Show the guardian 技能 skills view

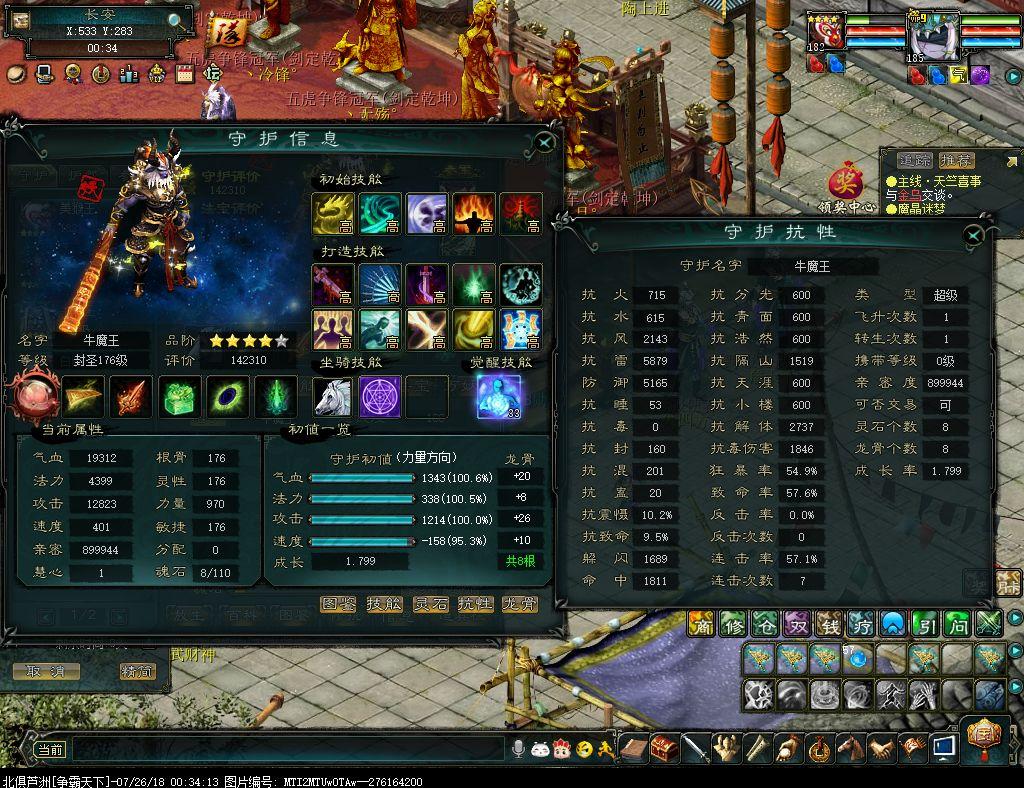[x=384, y=604]
